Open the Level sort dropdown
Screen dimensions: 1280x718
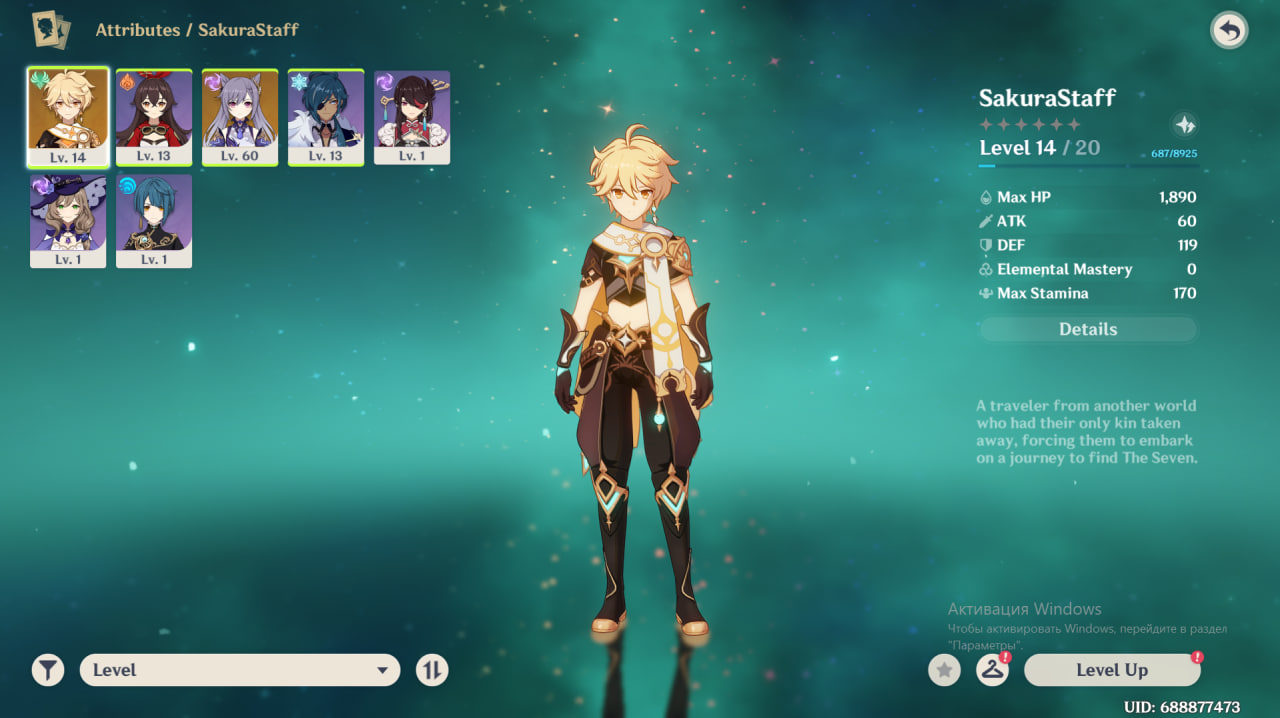point(240,670)
